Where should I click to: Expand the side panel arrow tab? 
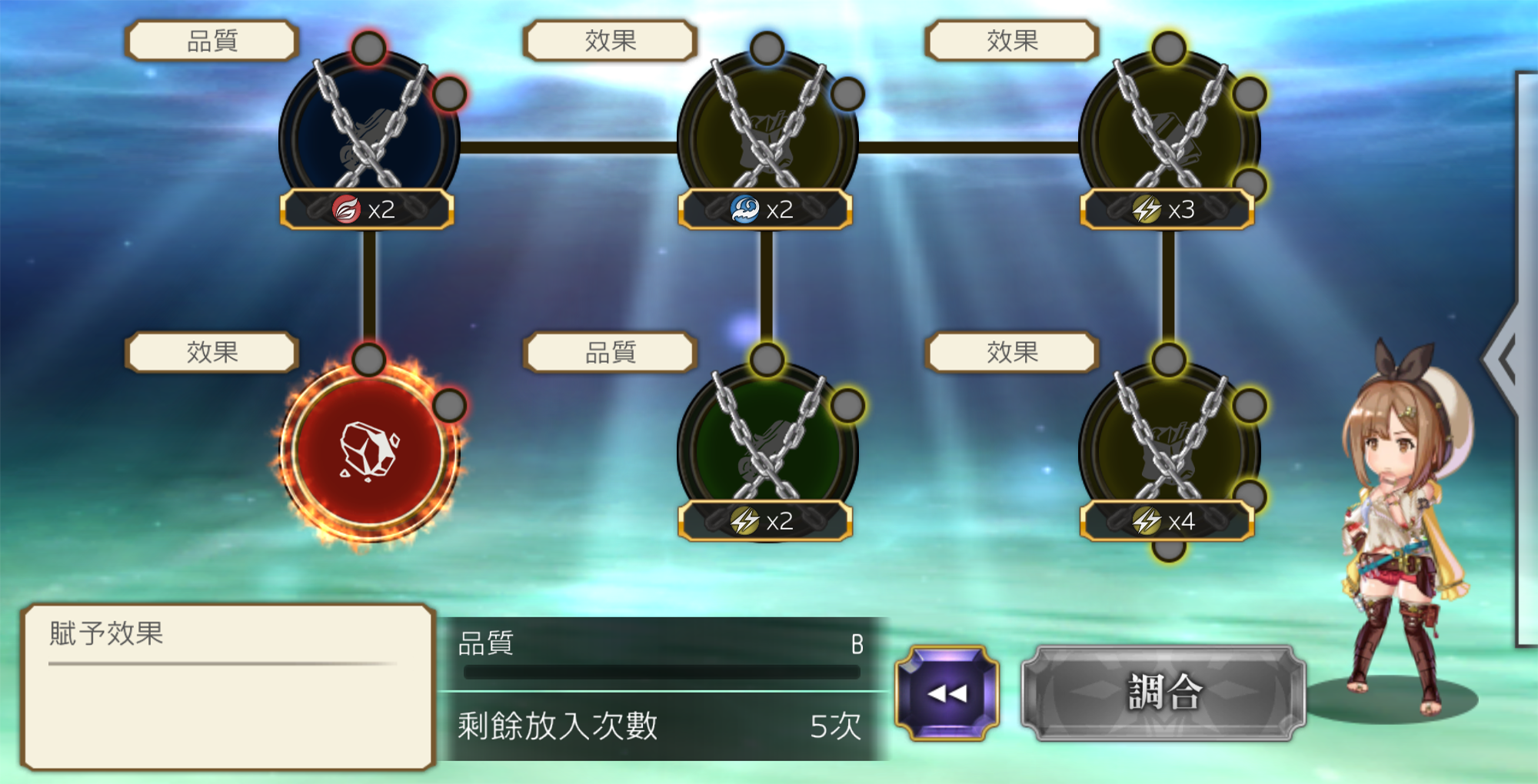[x=1505, y=358]
